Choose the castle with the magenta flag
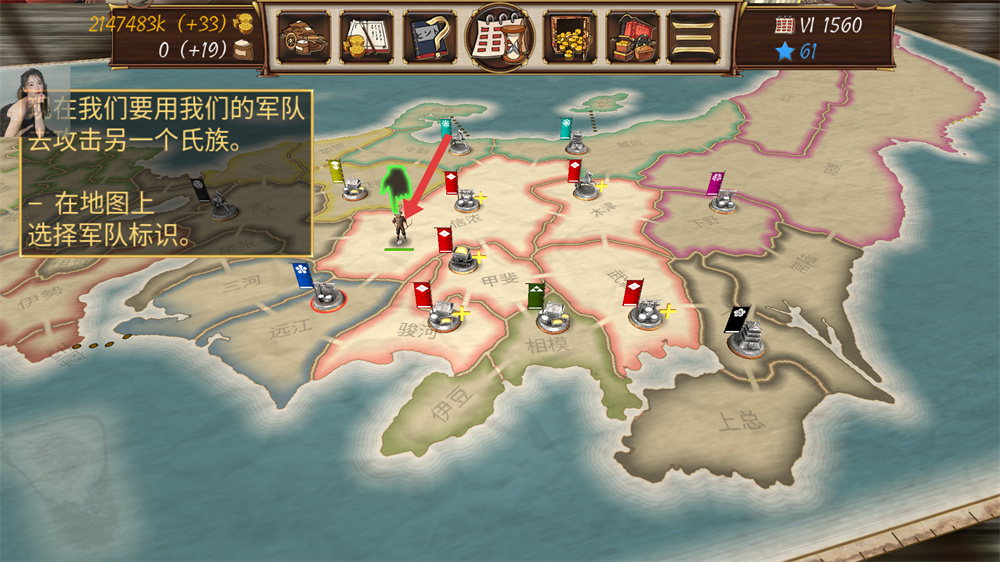Image resolution: width=1000 pixels, height=562 pixels. point(723,200)
